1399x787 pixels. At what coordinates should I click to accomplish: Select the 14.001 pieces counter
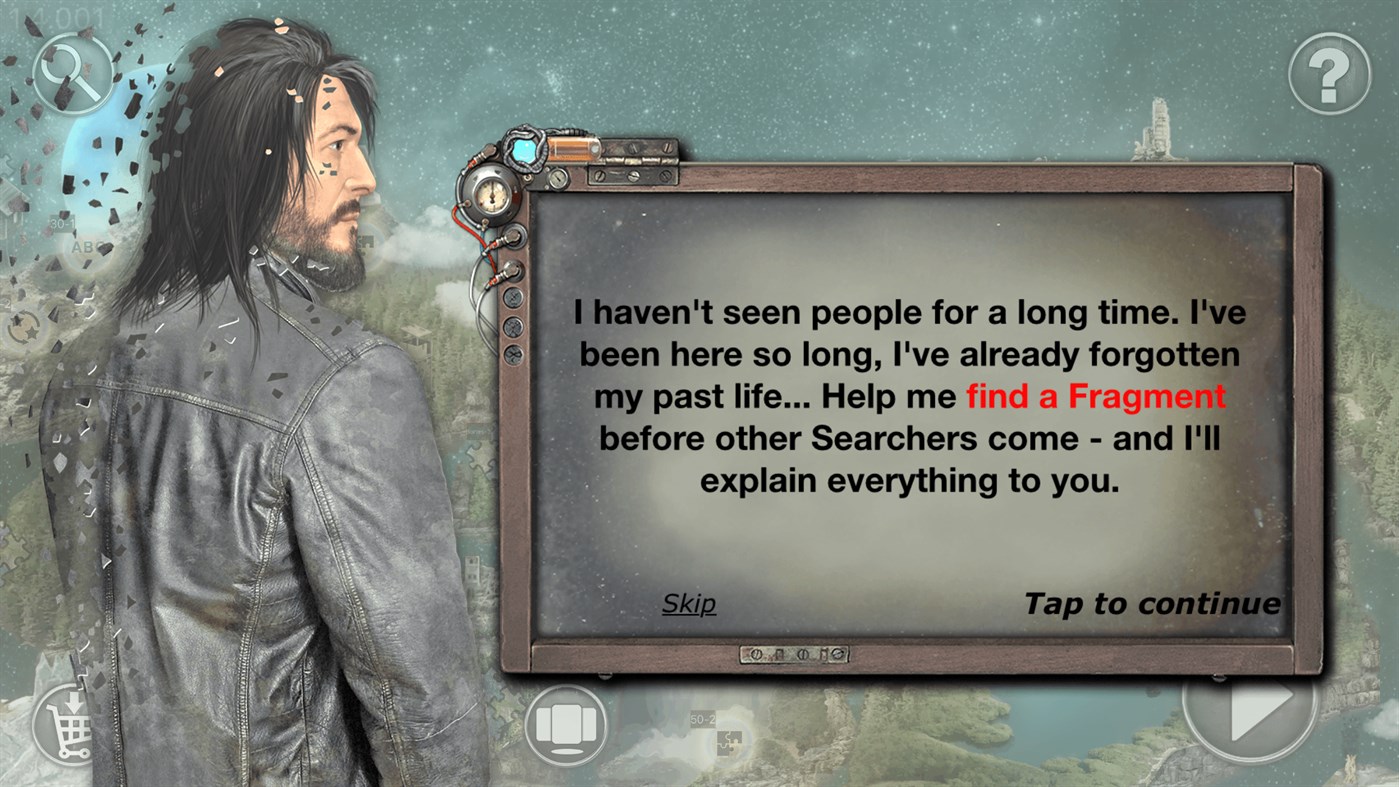pos(58,18)
